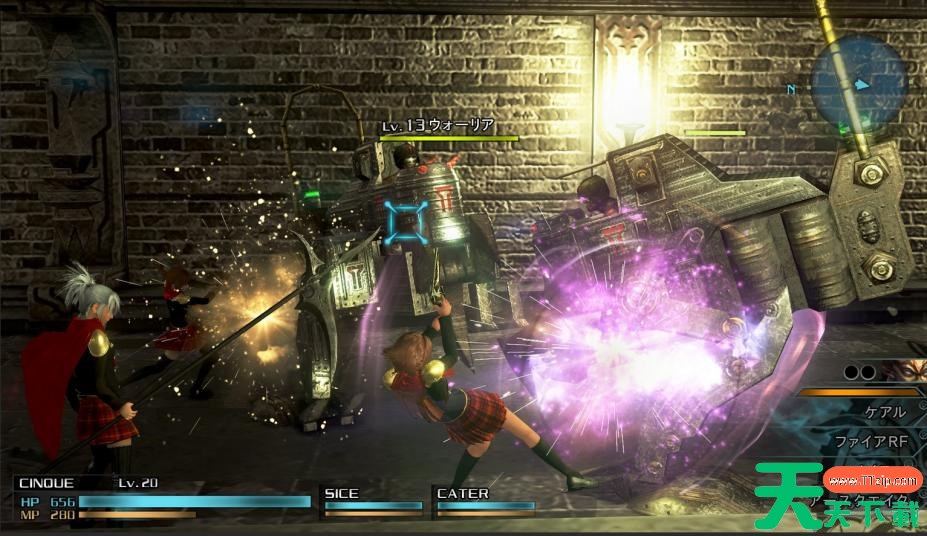Select active leader CINQUE's status panel
The height and width of the screenshot is (536, 927).
click(160, 499)
